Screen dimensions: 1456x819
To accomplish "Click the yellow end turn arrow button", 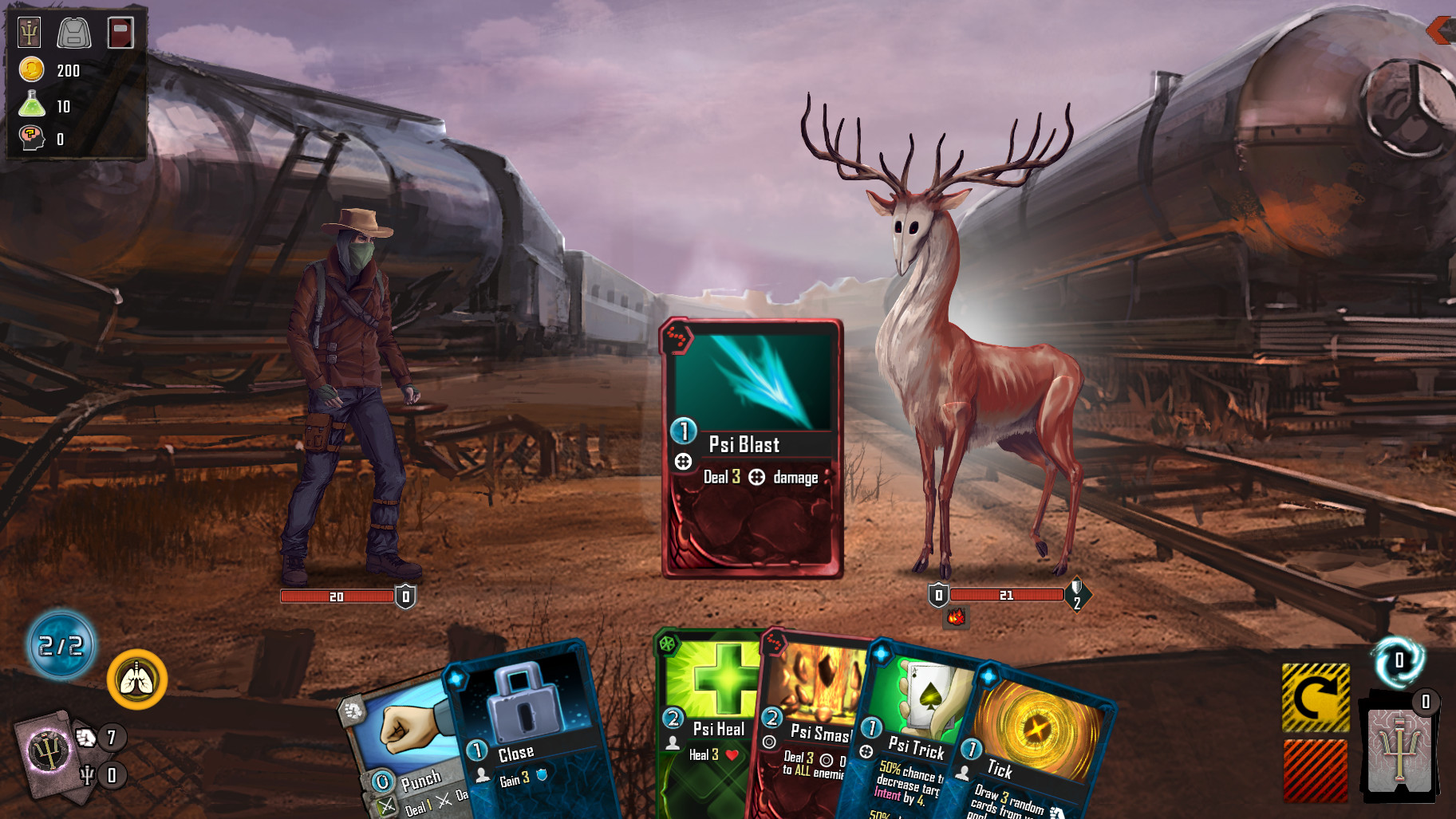I will tap(1316, 698).
